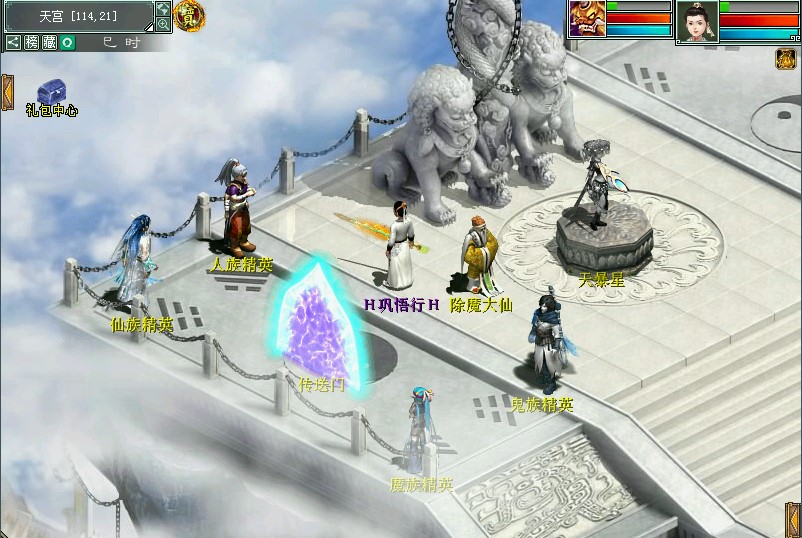This screenshot has width=802, height=538.
Task: Click the green chat bubble icon
Action: pos(66,42)
